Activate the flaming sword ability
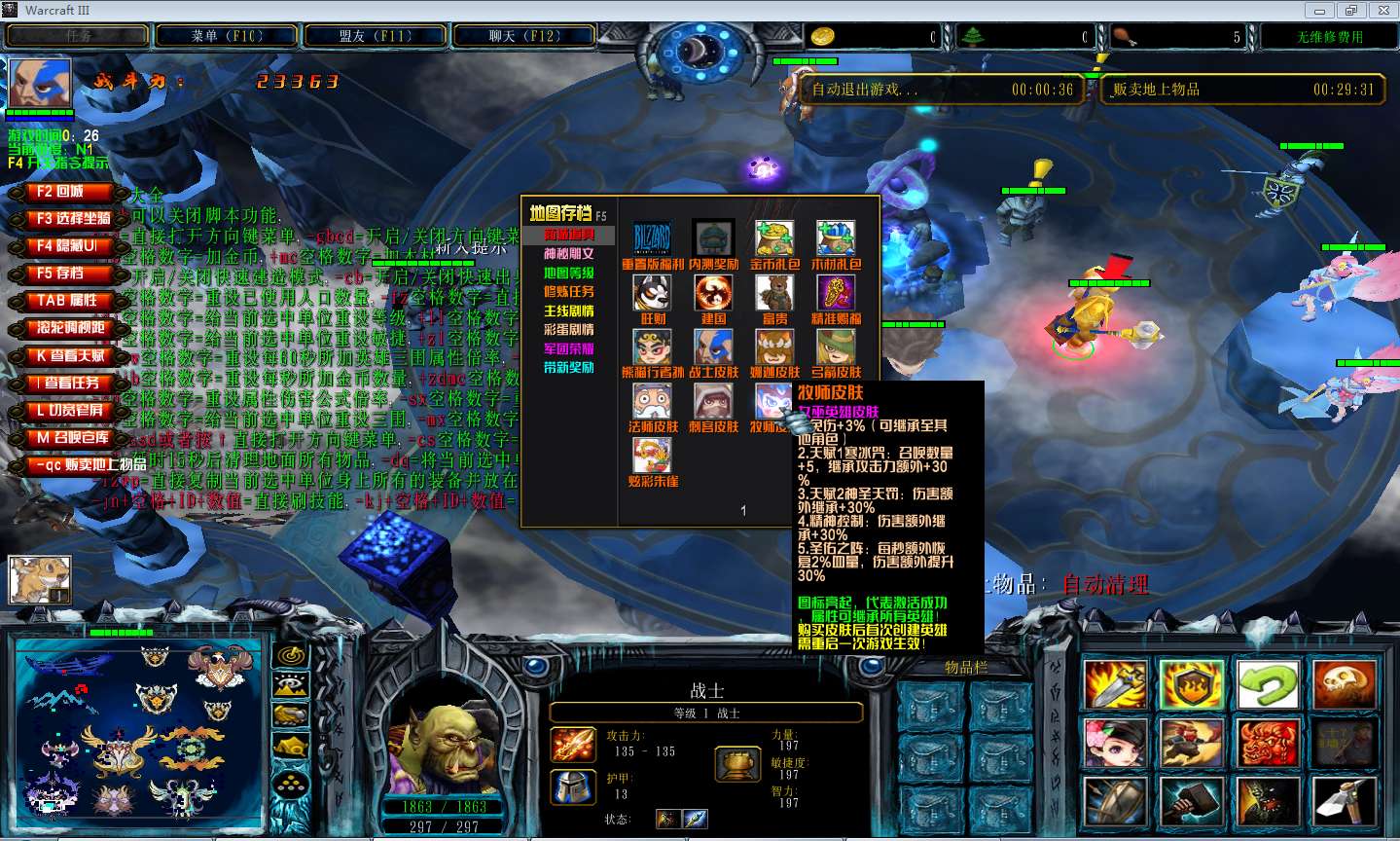Image resolution: width=1400 pixels, height=841 pixels. (x=1114, y=685)
